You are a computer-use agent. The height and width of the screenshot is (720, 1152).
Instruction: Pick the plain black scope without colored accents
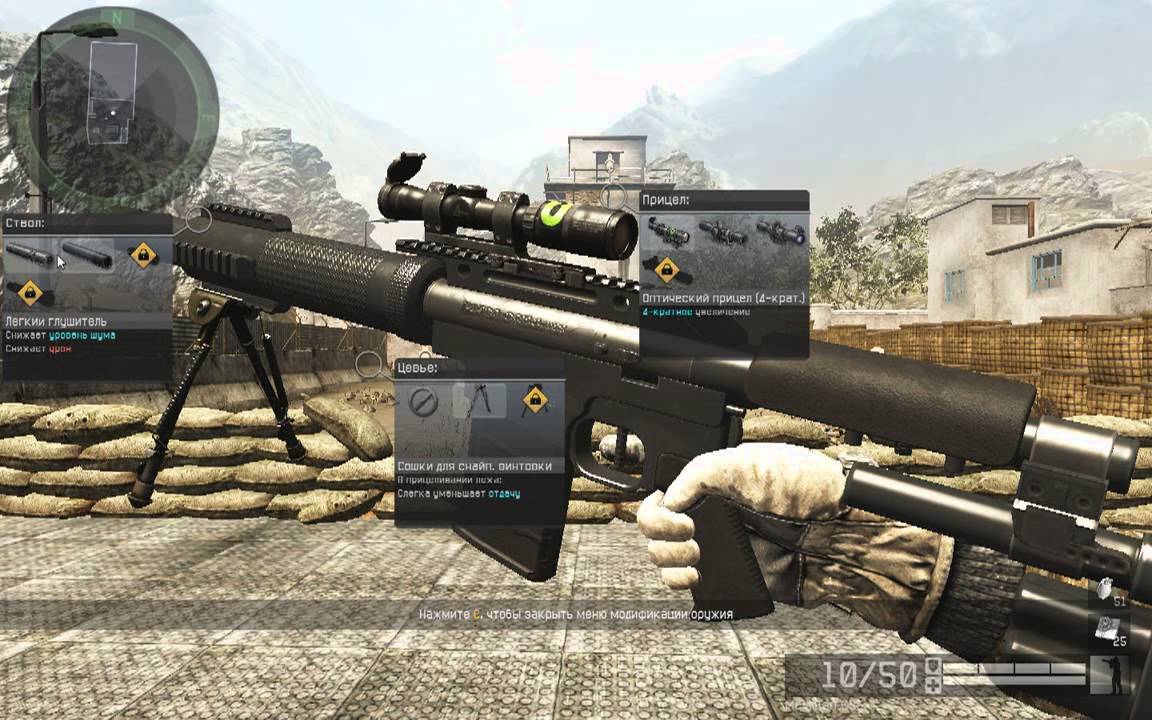pos(724,231)
